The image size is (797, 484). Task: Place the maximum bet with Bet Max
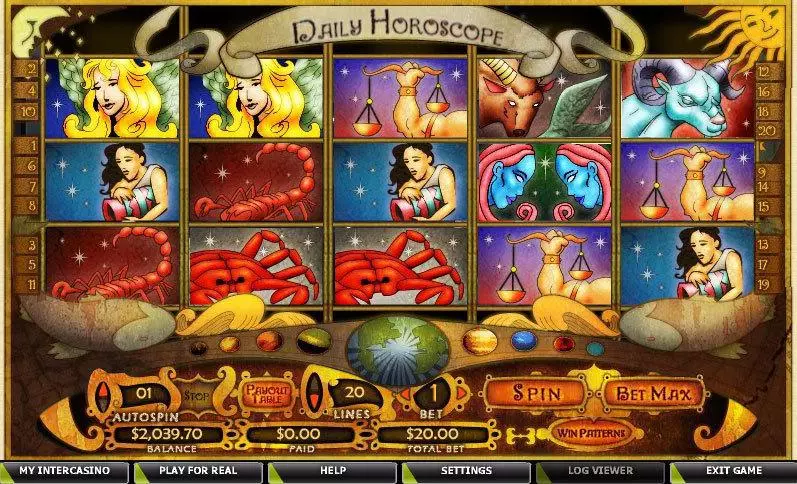pyautogui.click(x=654, y=393)
